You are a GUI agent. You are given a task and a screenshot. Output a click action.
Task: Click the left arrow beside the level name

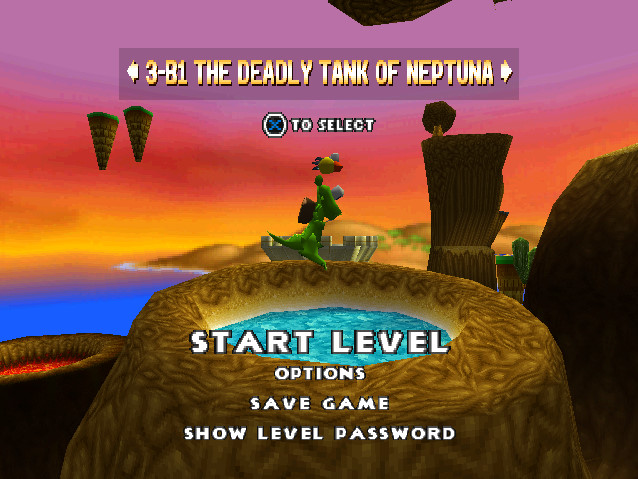pyautogui.click(x=132, y=73)
